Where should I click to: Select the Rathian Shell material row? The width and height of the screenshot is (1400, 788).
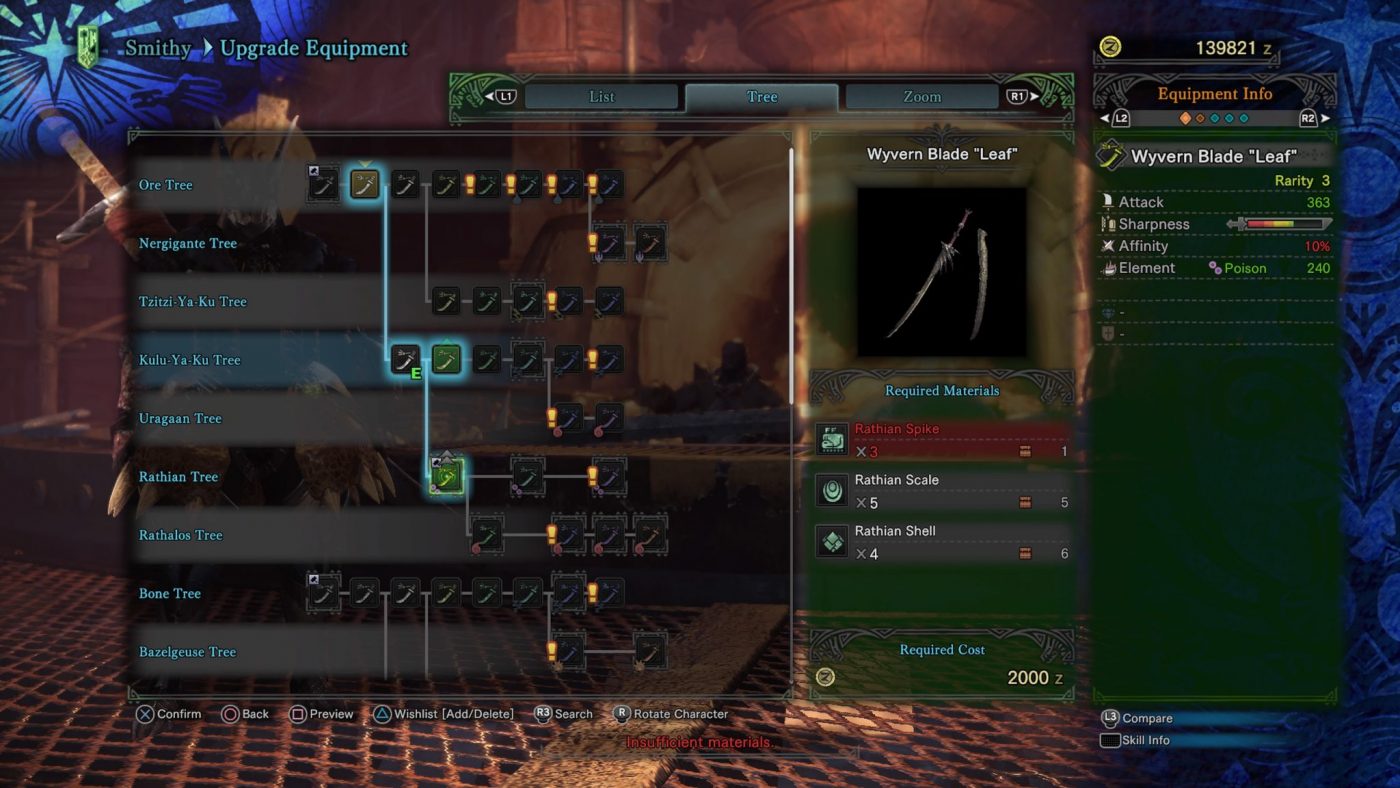[941, 542]
